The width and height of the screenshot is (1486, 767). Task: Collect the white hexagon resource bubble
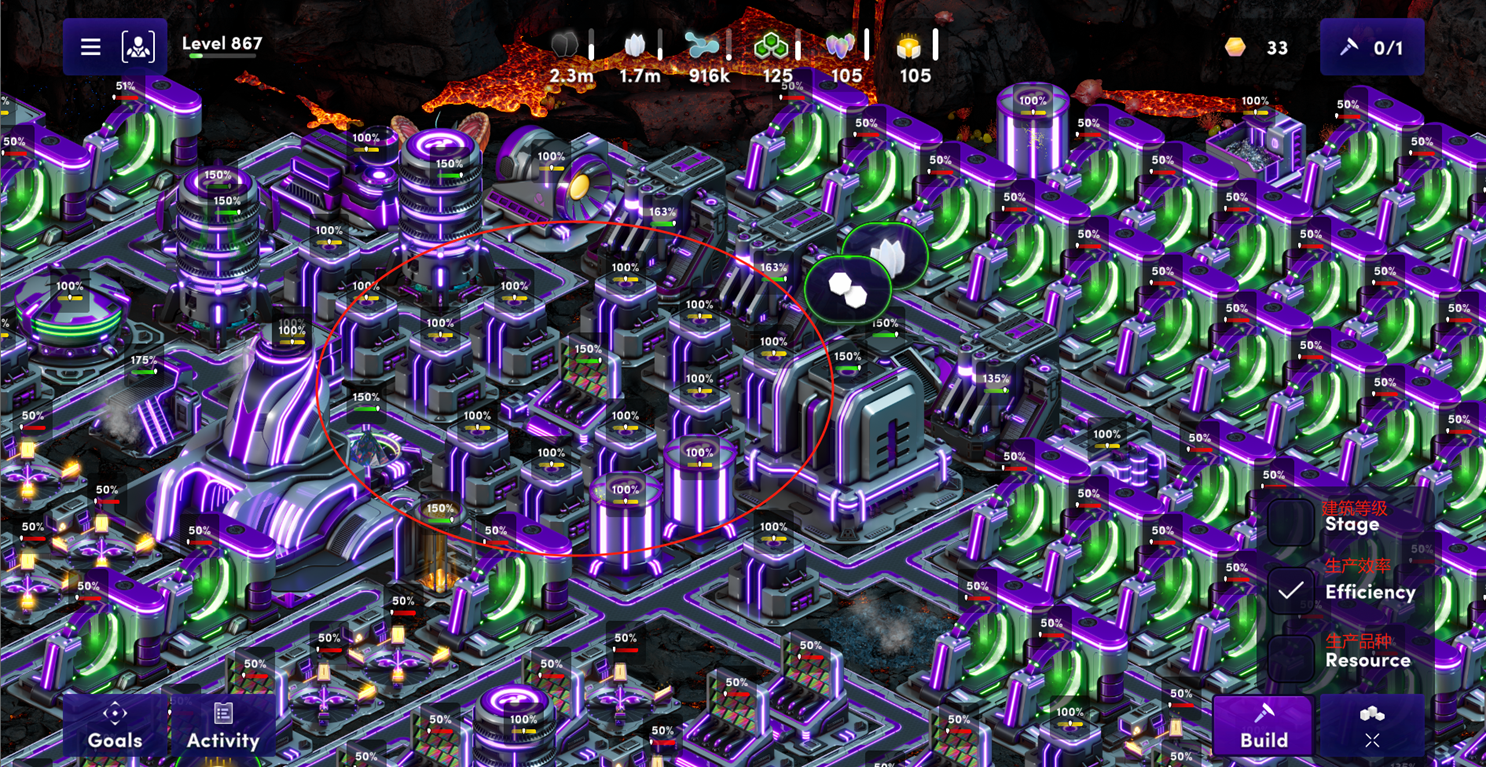click(847, 290)
